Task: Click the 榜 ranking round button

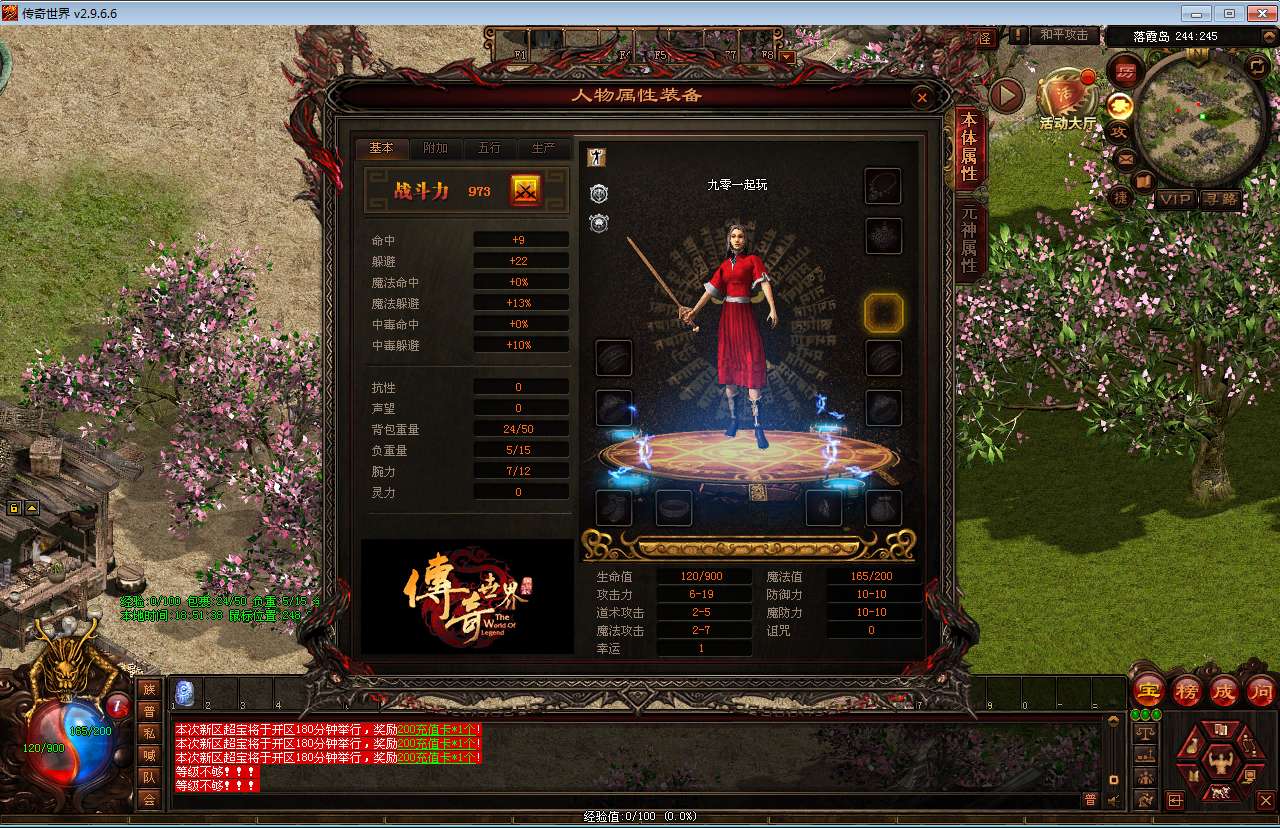Action: pos(1186,691)
